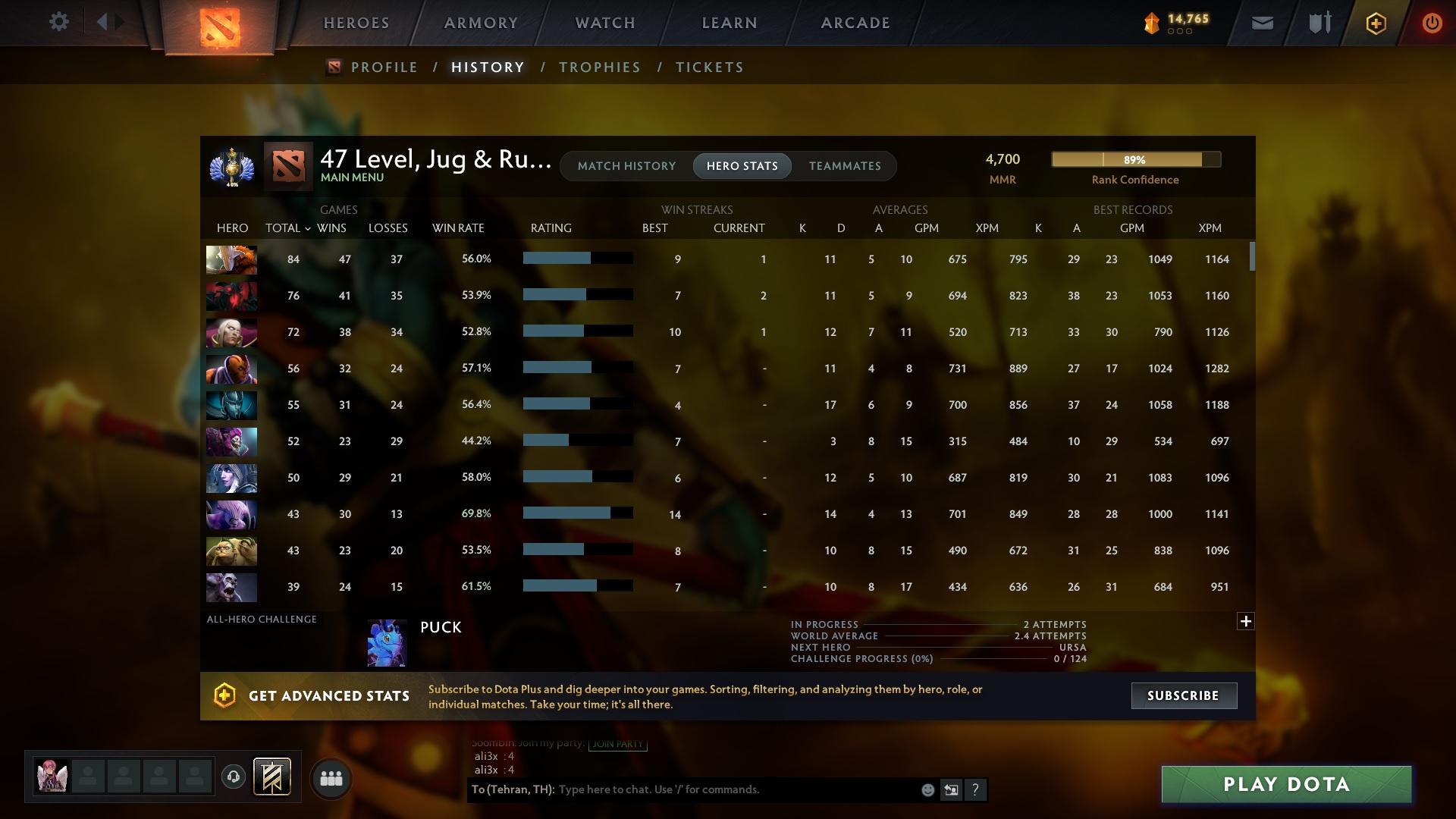The image size is (1456, 819).
Task: Expand the All-Hero Challenge plus button
Action: [1246, 620]
